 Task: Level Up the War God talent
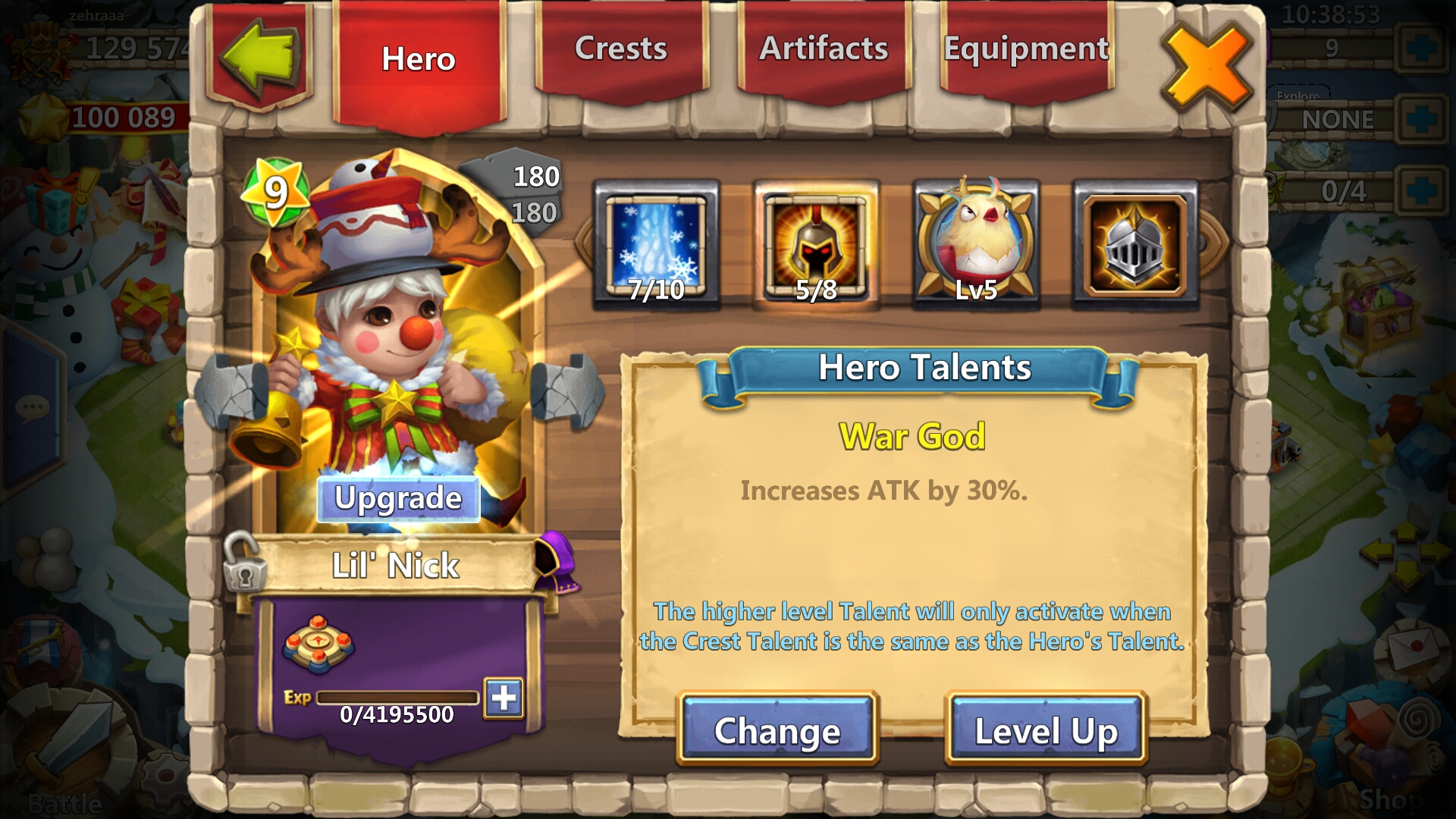1046,730
